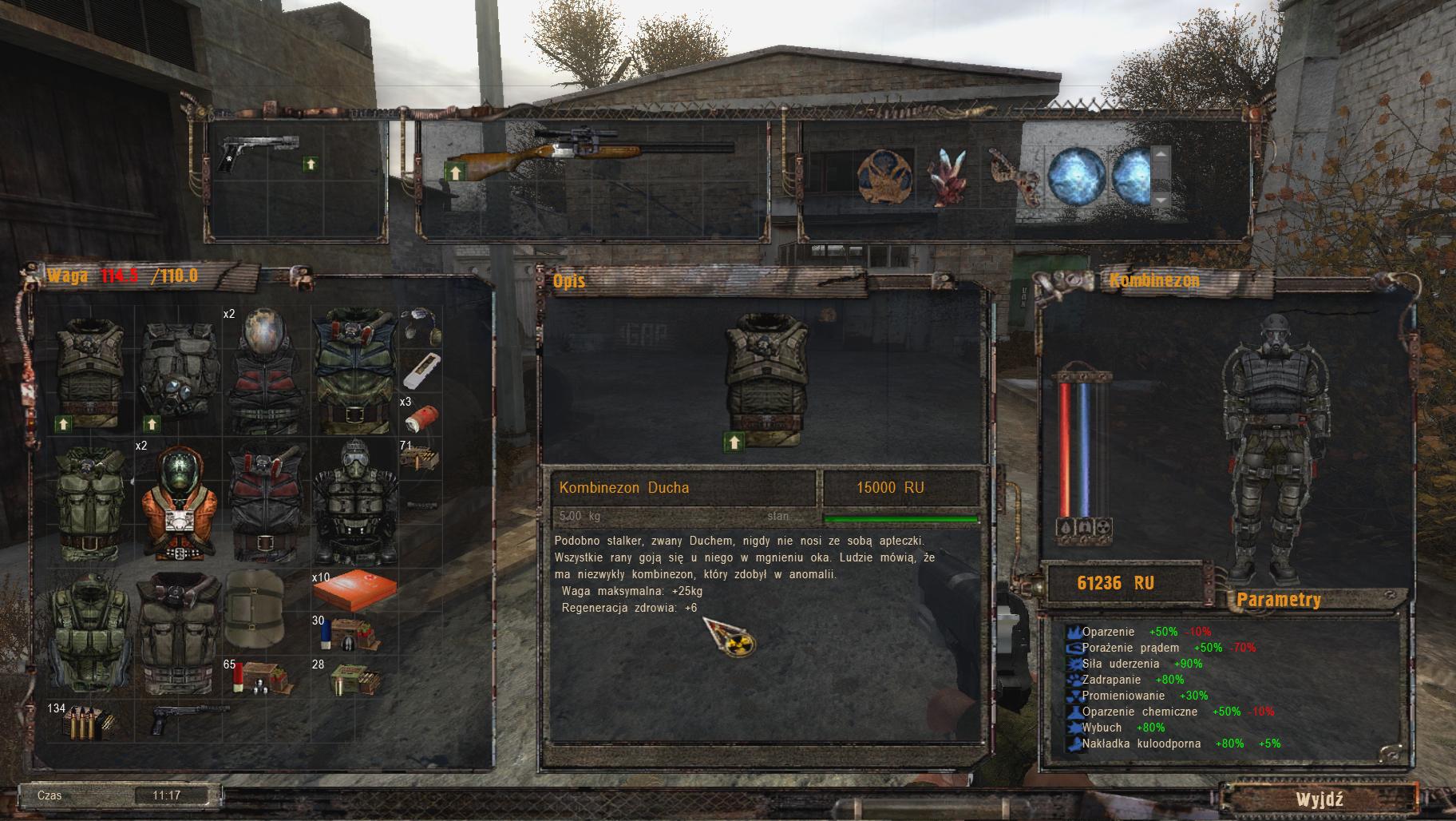This screenshot has width=1456, height=821.
Task: Select the red canned food stack
Action: [420, 418]
